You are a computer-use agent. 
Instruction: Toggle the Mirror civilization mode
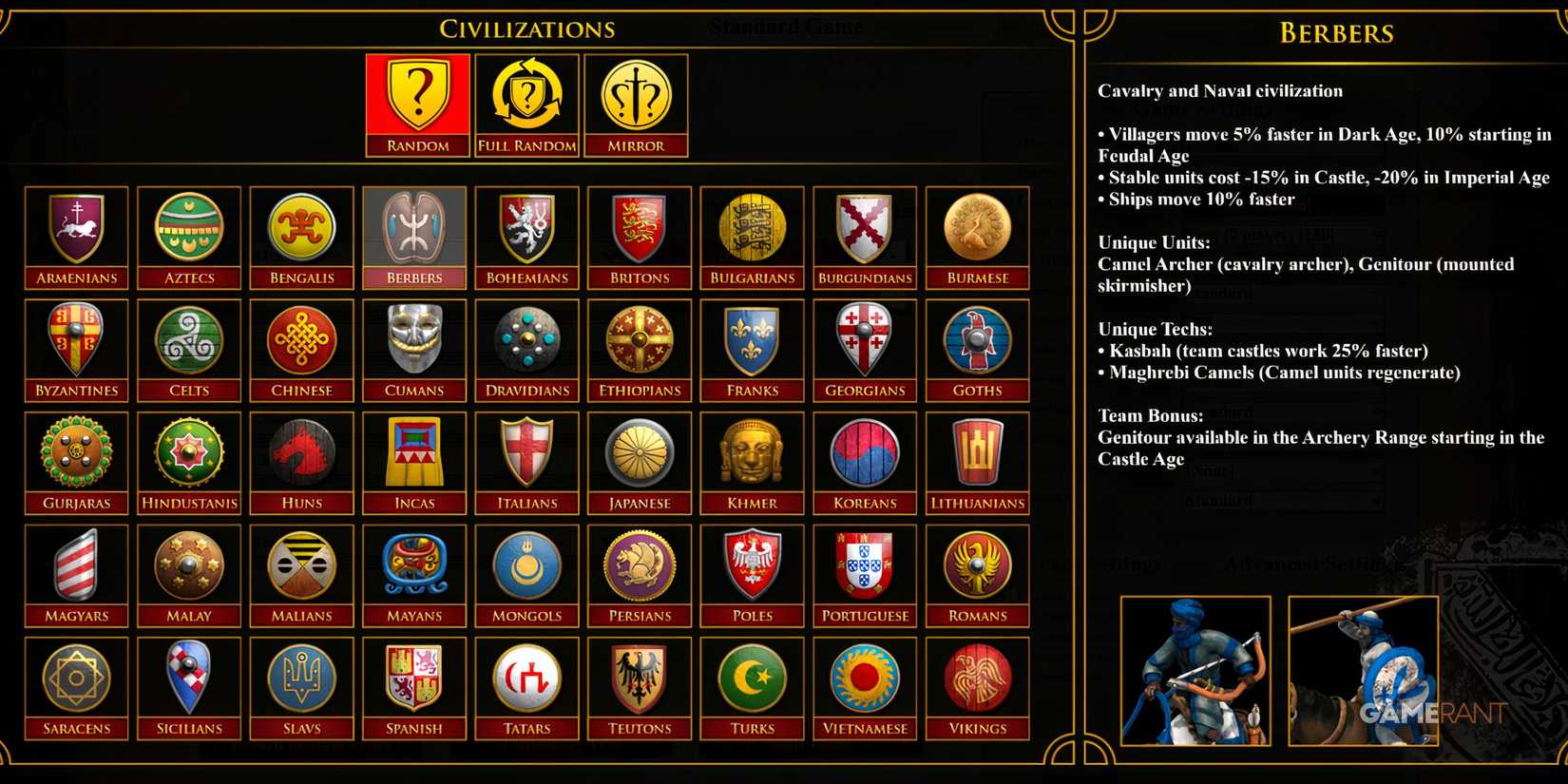637,105
